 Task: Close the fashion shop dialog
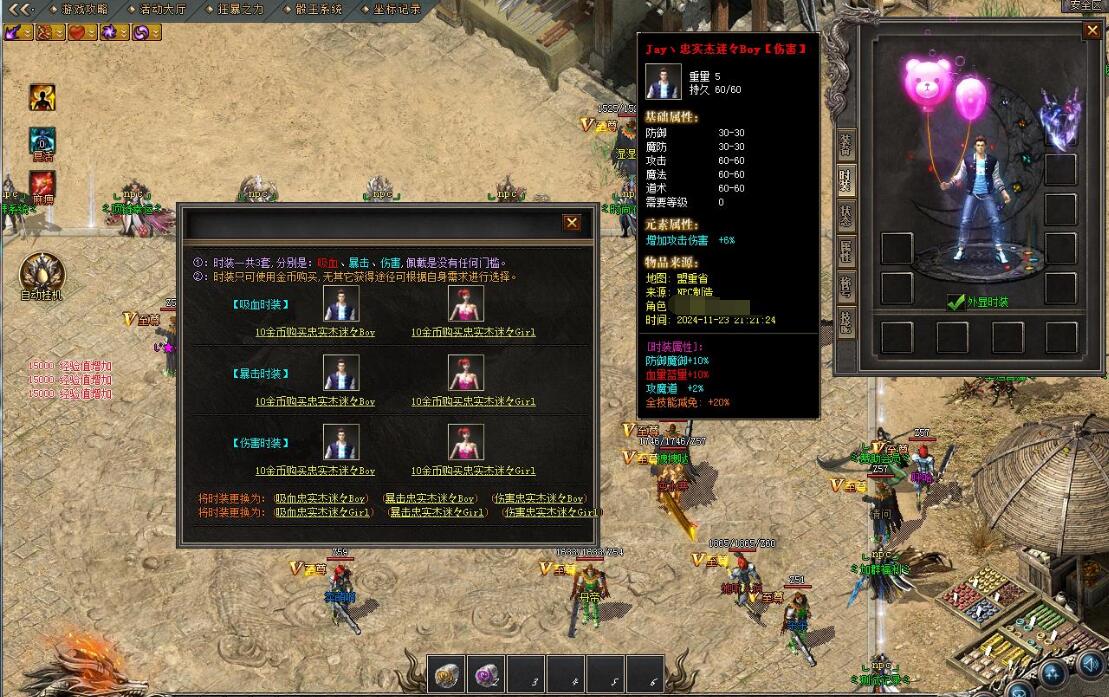point(571,223)
